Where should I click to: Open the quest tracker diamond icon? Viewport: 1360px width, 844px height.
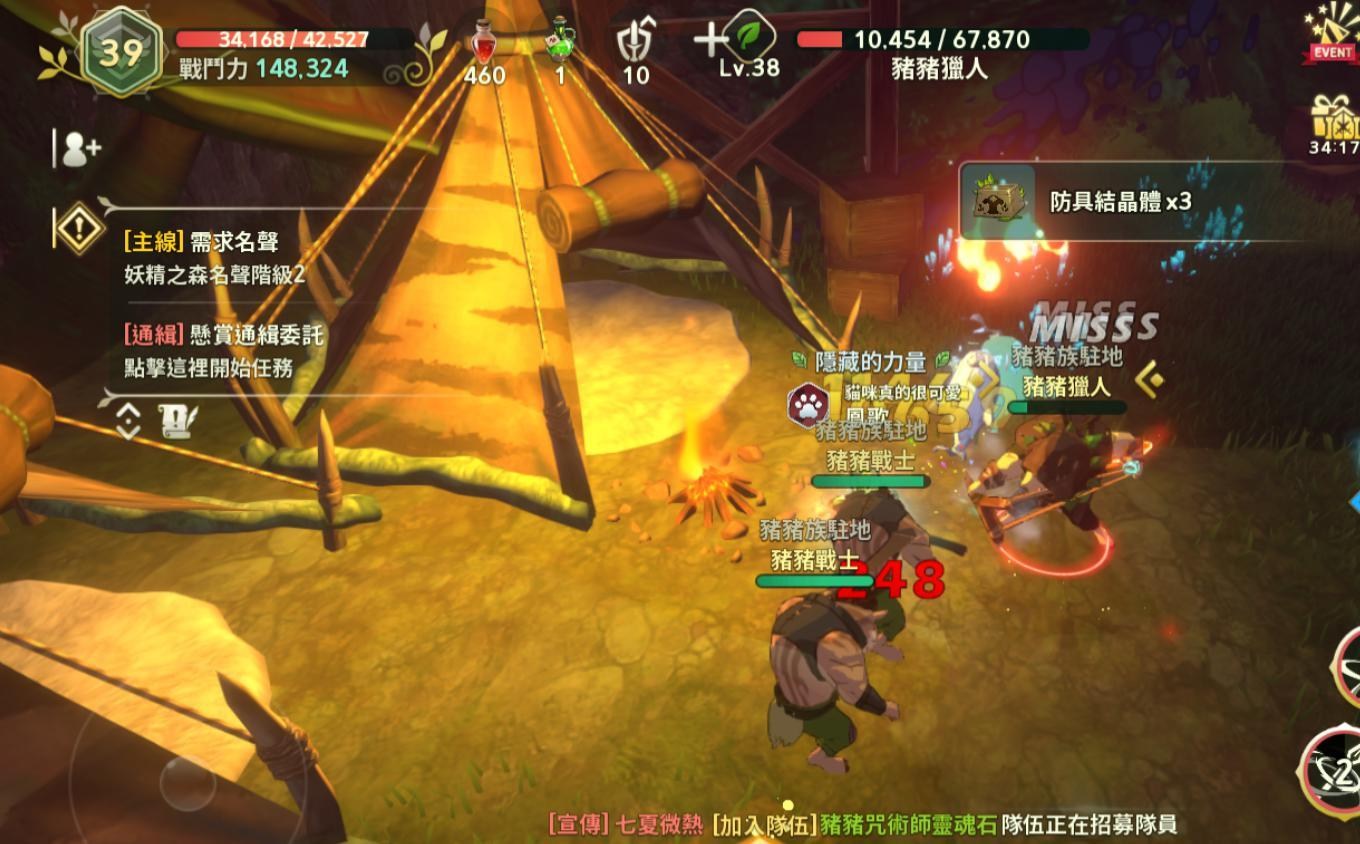[80, 229]
